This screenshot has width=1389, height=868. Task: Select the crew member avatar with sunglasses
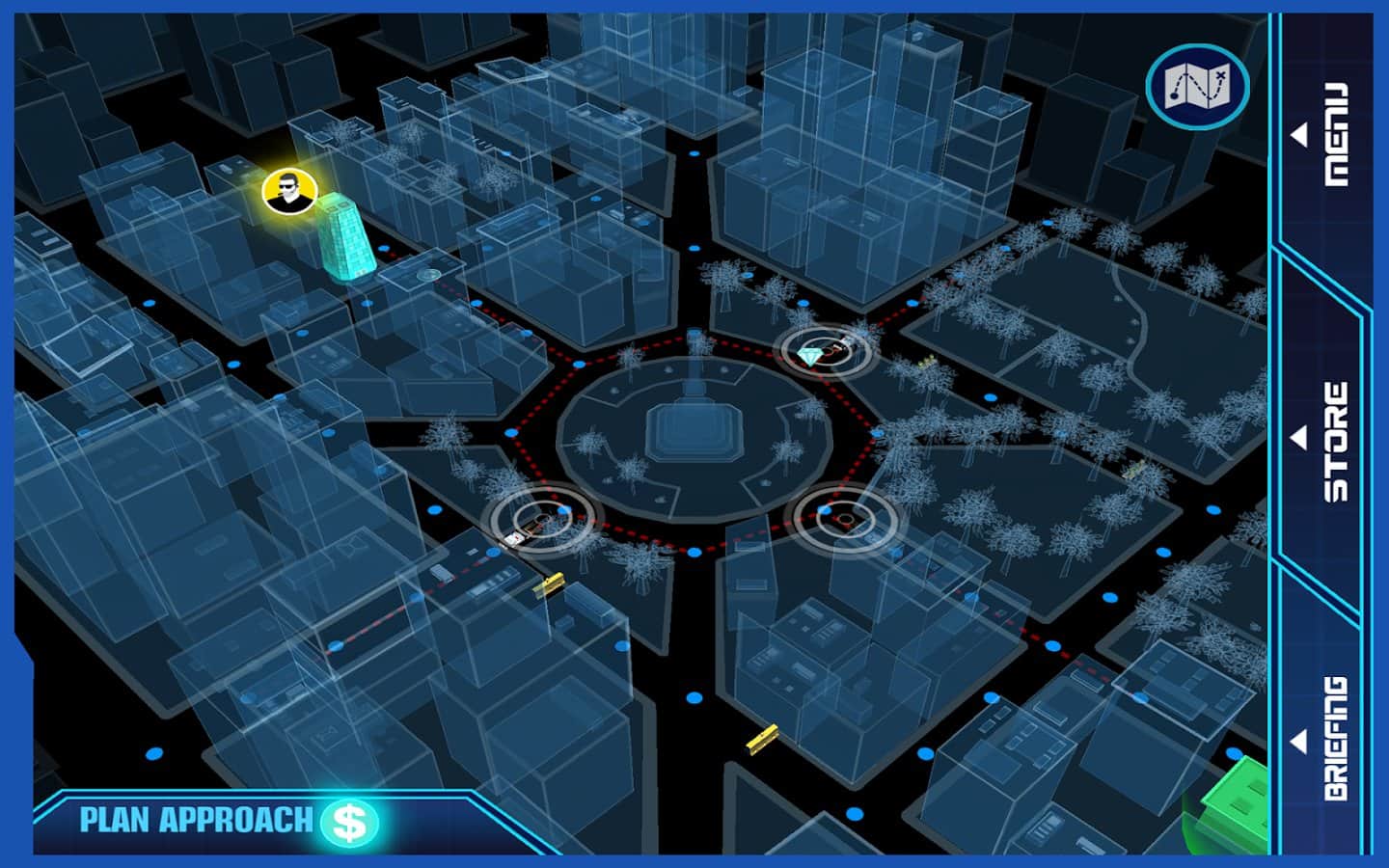[x=288, y=193]
